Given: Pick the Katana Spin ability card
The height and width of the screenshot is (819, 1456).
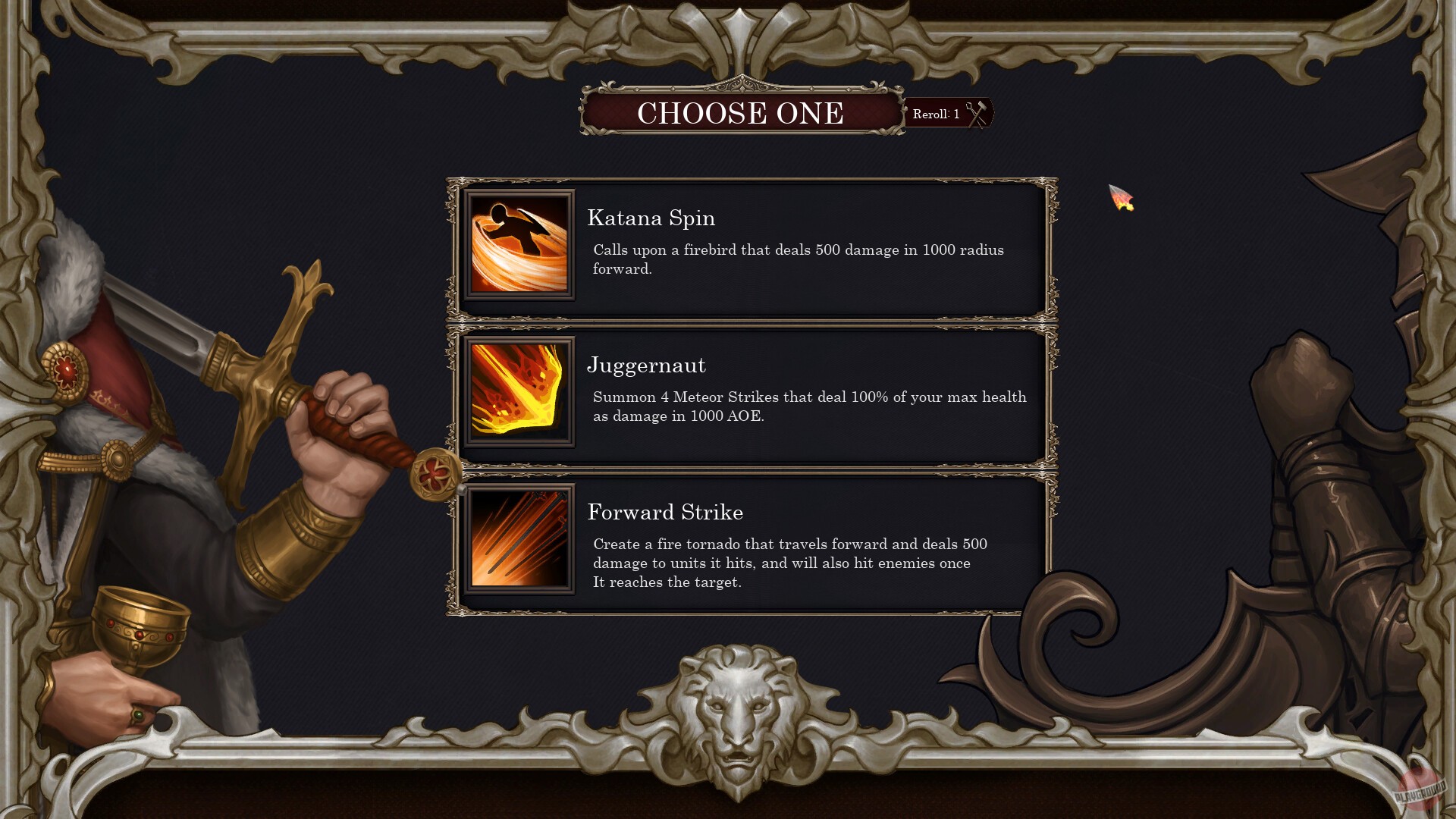Looking at the screenshot, I should [x=751, y=248].
